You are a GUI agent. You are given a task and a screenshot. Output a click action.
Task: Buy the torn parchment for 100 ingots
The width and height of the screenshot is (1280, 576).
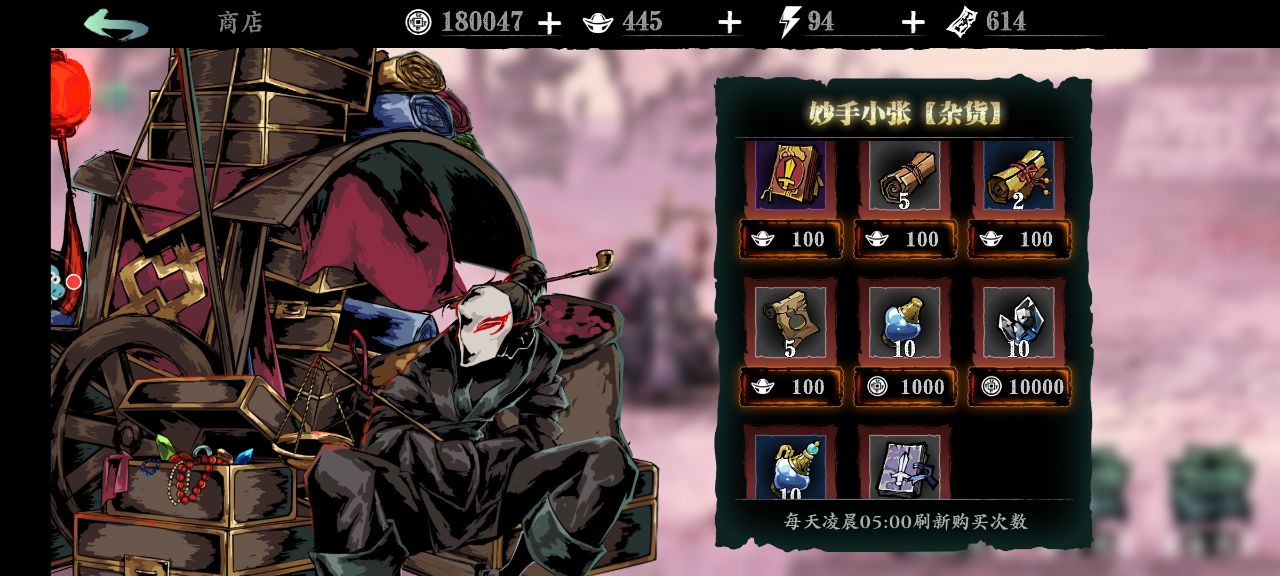coord(791,387)
